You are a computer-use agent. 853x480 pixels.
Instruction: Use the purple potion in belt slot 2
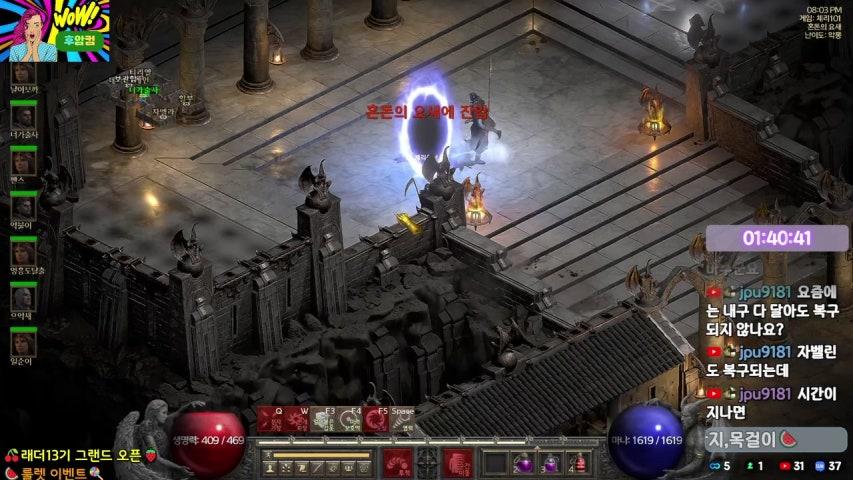click(x=523, y=464)
